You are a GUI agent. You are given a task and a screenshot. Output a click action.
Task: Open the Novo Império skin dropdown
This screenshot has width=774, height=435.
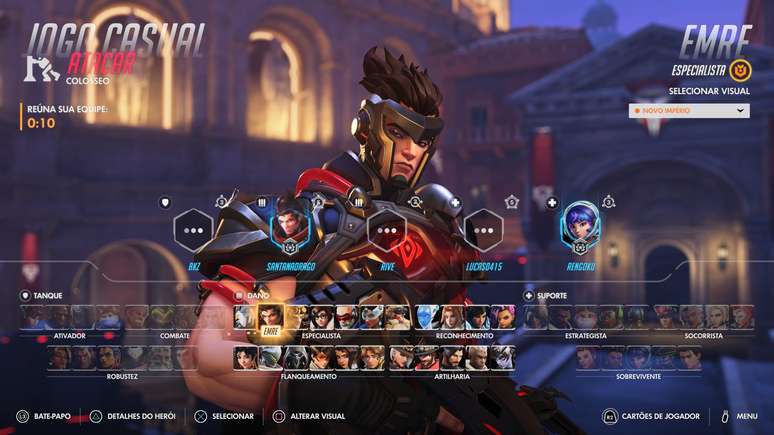coord(689,110)
